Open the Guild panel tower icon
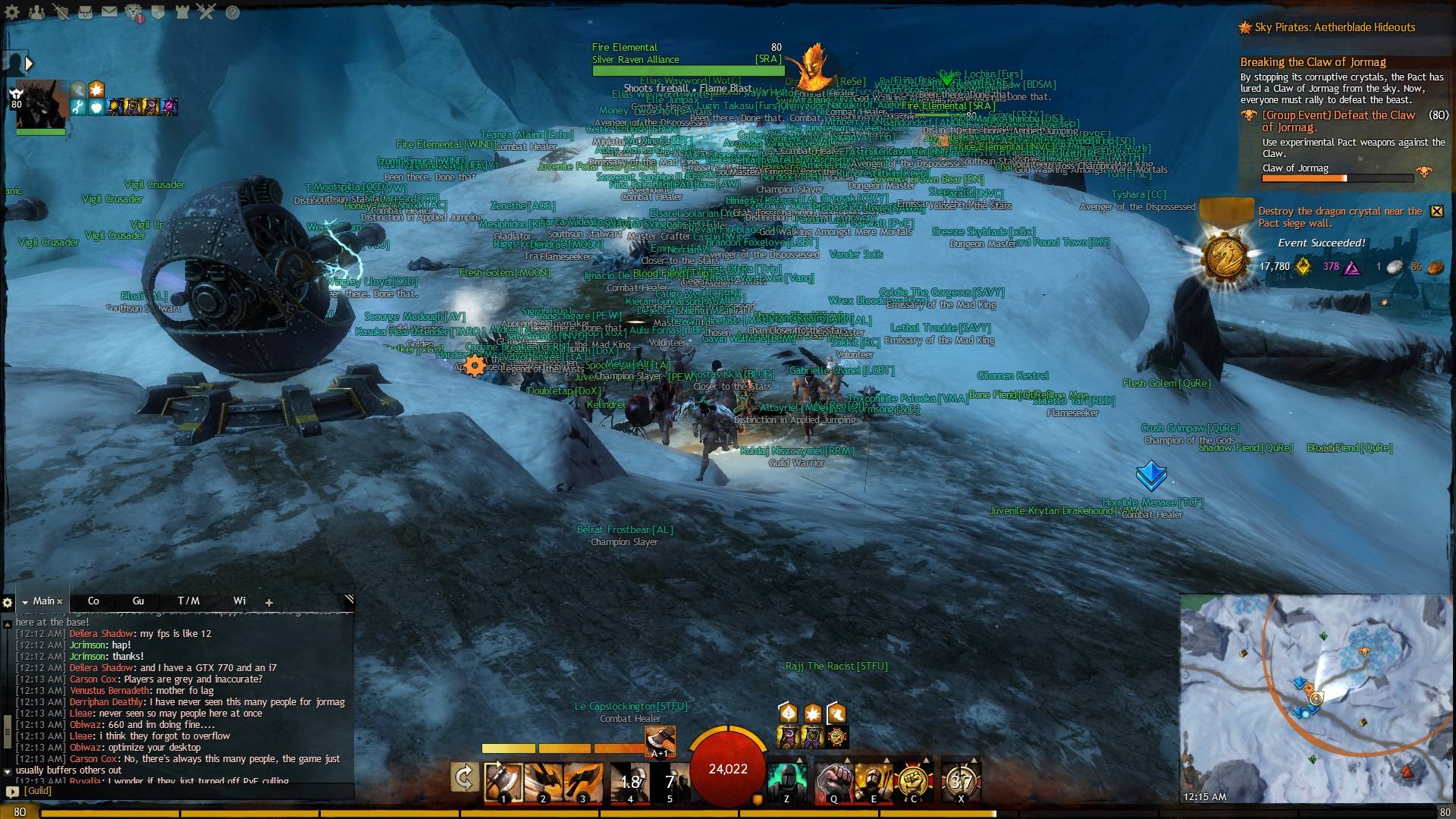The width and height of the screenshot is (1456, 819). coord(181,11)
